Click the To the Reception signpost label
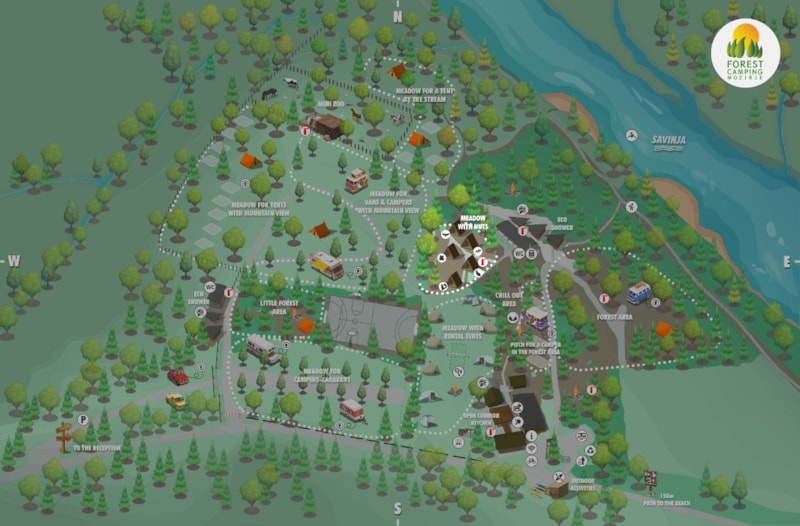800x526 pixels. pos(95,448)
